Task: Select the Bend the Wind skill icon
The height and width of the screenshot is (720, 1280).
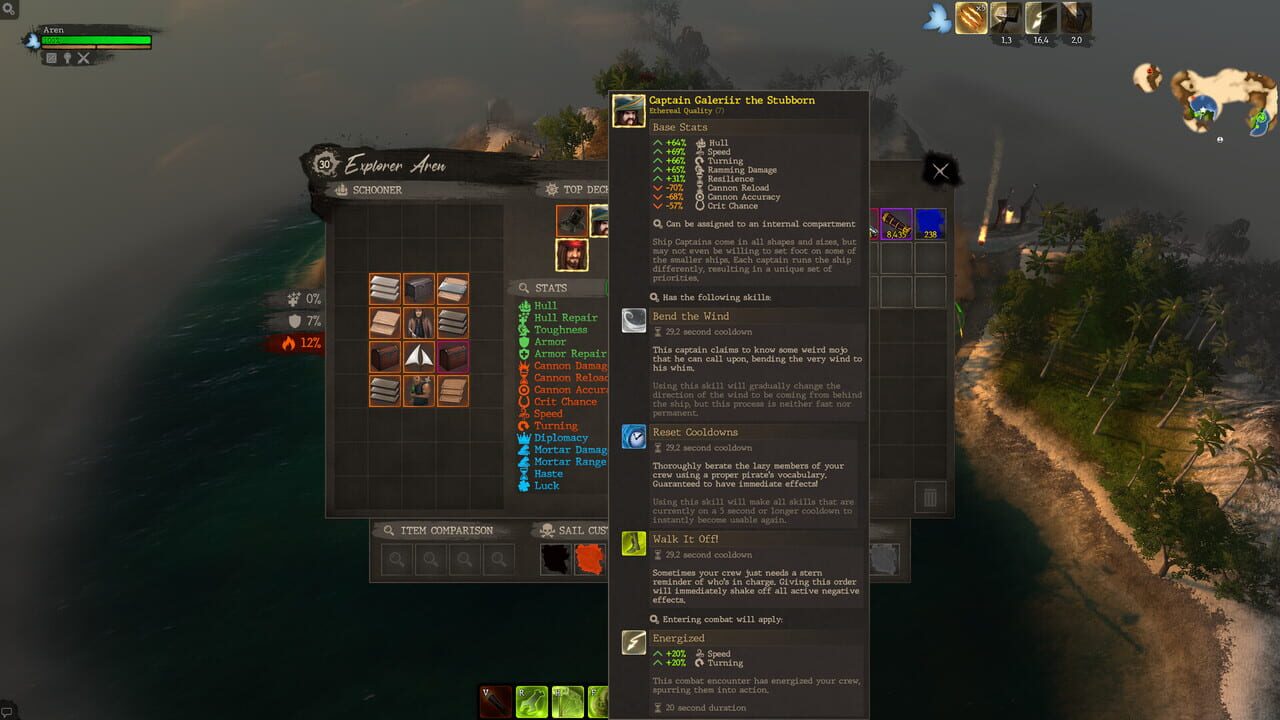Action: (632, 320)
